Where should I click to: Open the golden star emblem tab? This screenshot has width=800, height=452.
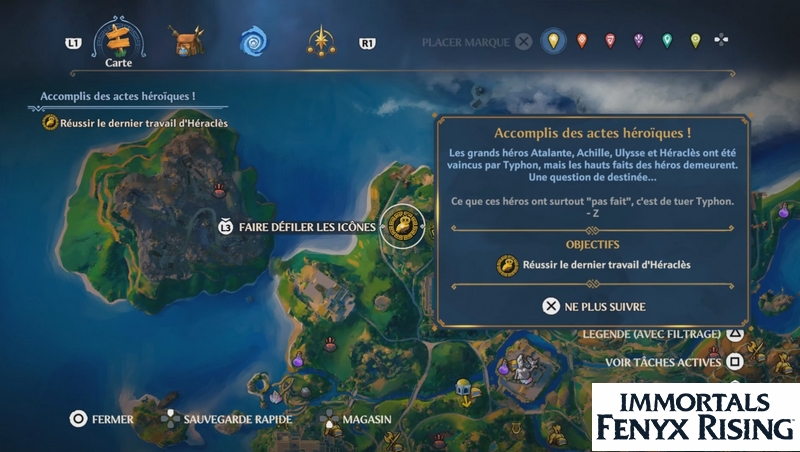322,42
